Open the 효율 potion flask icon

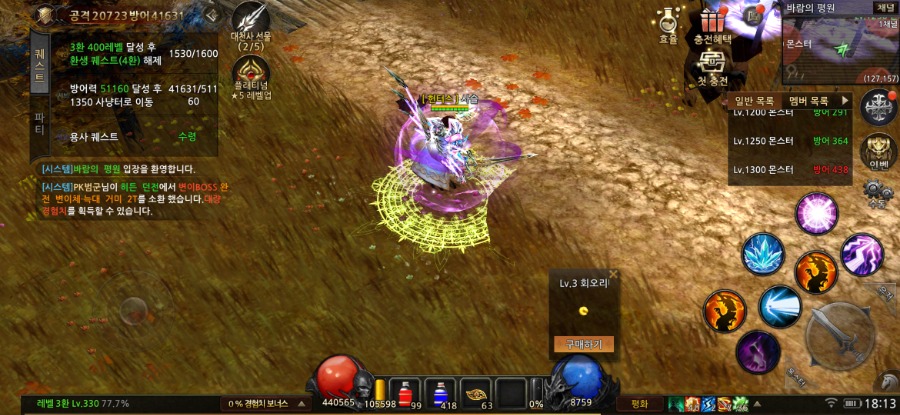point(668,22)
